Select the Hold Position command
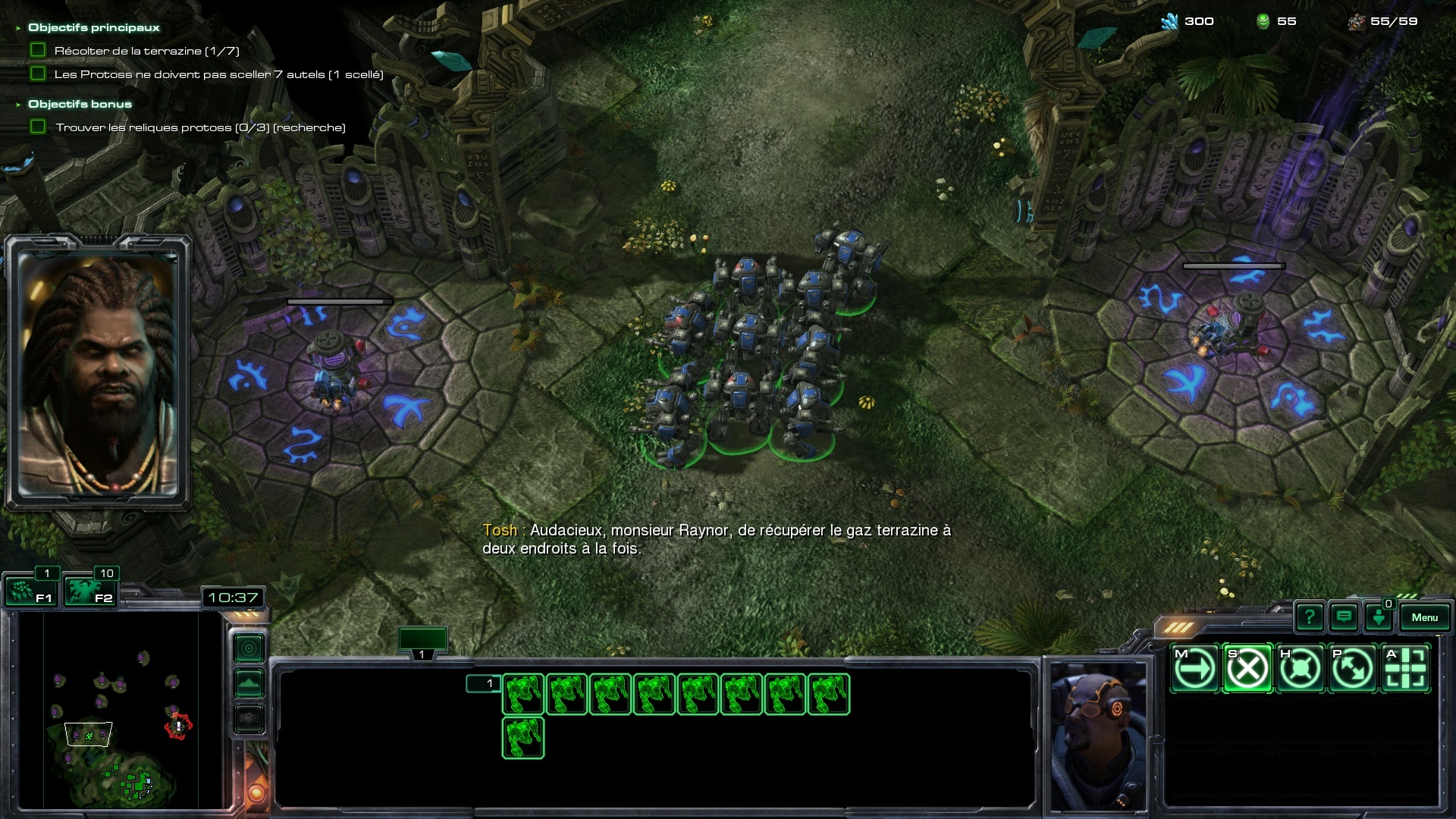The width and height of the screenshot is (1456, 819). (1300, 669)
